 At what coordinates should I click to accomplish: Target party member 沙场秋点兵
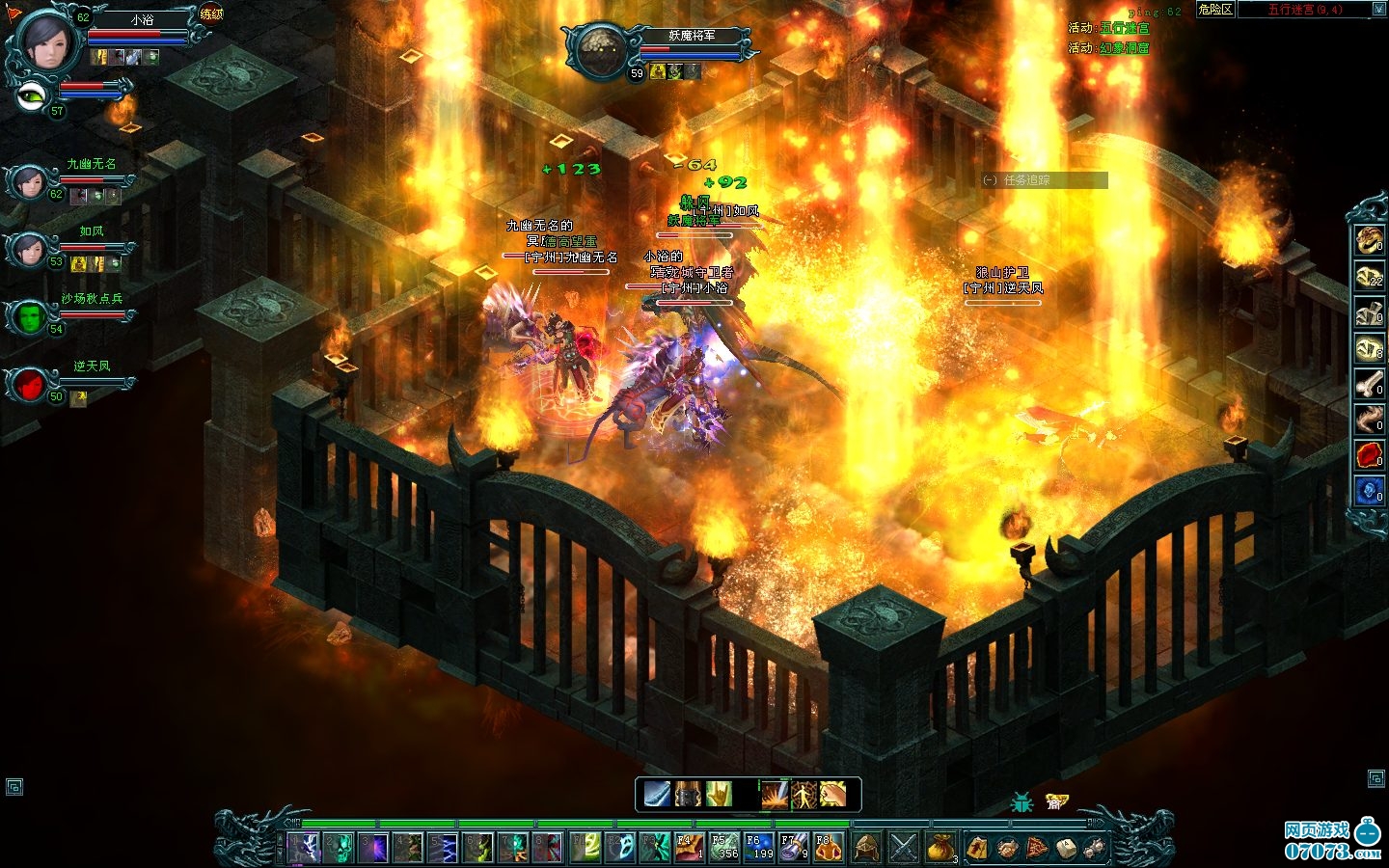coord(30,316)
